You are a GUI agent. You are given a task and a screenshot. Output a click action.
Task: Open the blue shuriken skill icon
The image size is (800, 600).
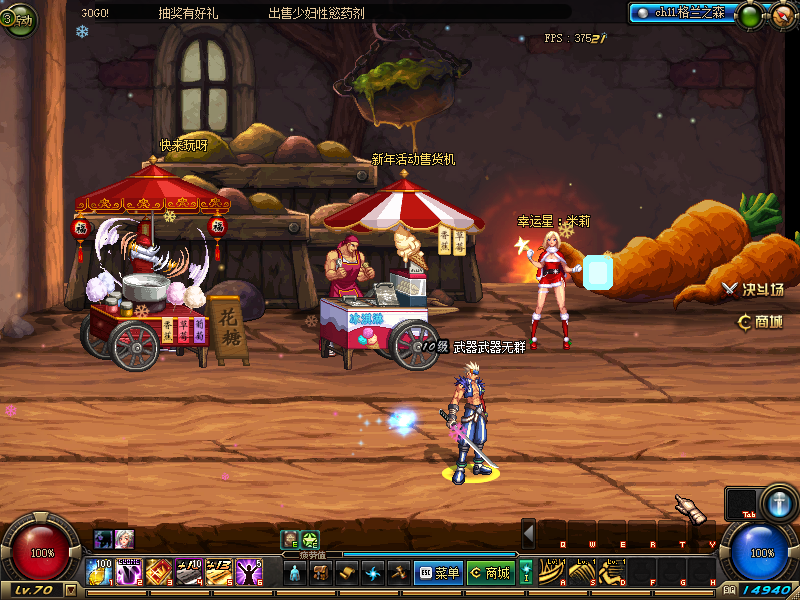[373, 573]
